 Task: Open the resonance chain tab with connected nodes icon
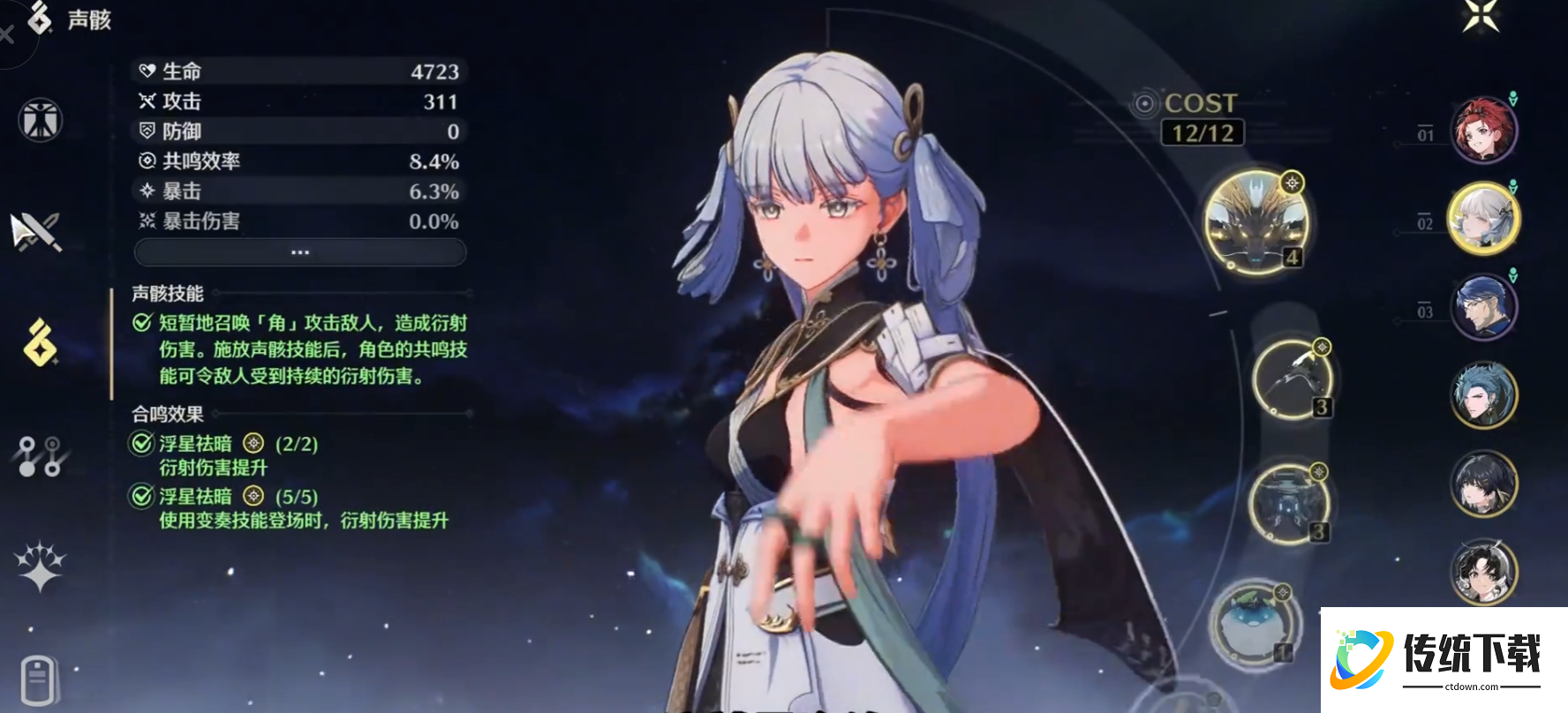tap(39, 456)
